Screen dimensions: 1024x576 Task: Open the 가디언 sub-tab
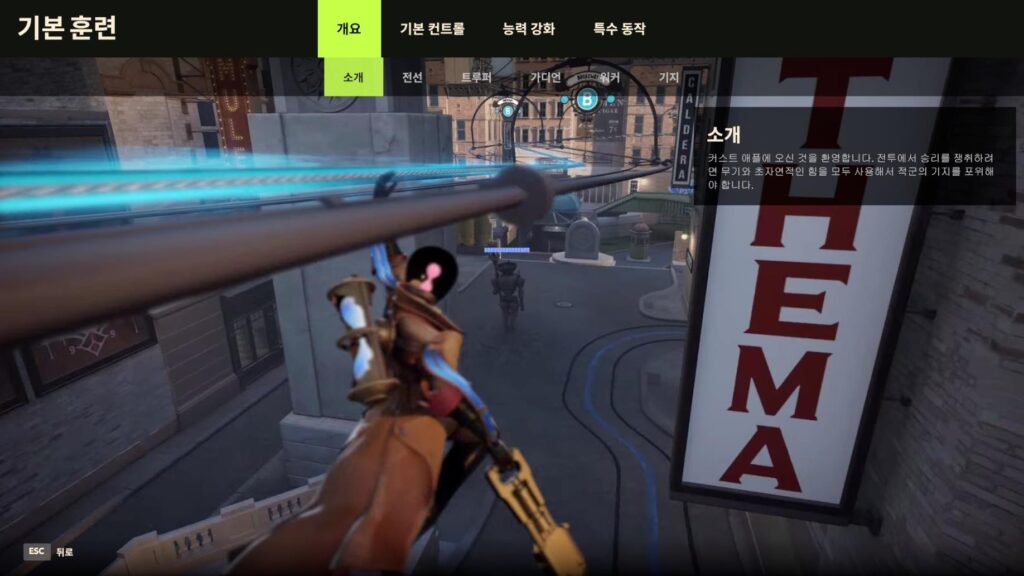point(545,77)
